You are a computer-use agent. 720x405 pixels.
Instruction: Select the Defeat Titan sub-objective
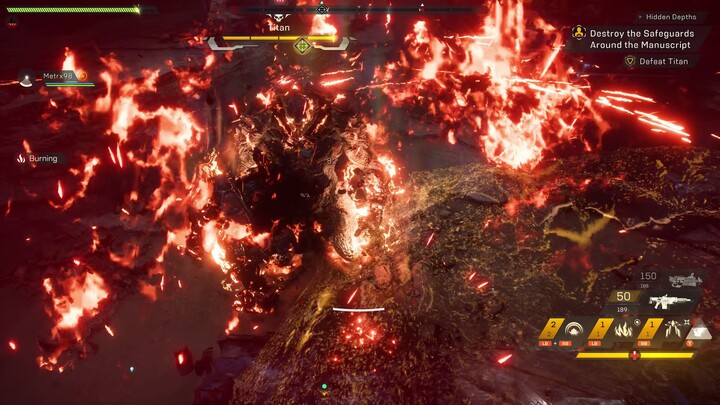(663, 61)
